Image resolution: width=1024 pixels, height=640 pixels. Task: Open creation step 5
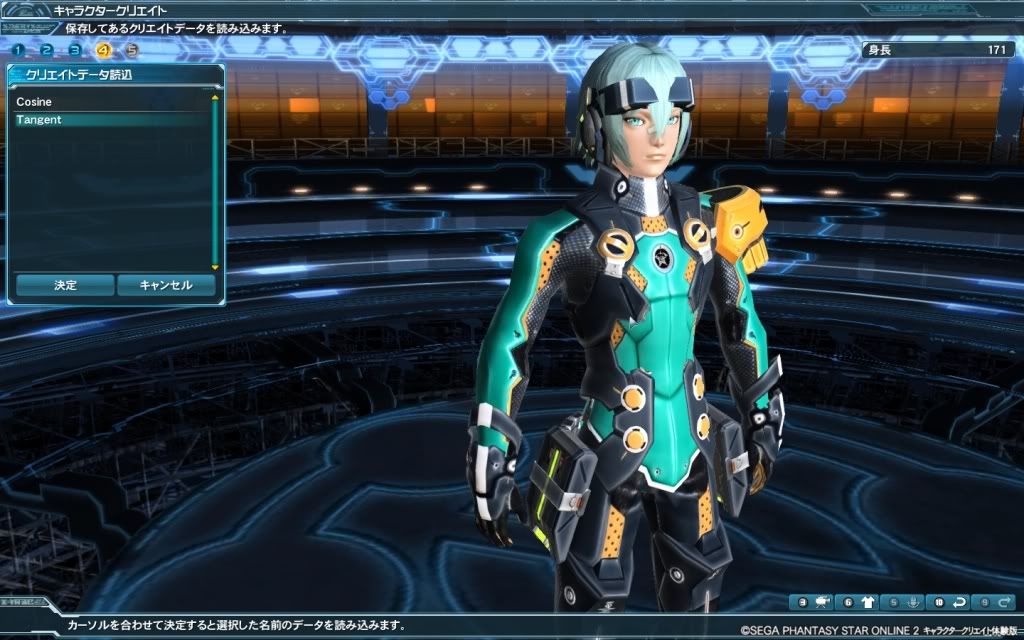coord(131,49)
